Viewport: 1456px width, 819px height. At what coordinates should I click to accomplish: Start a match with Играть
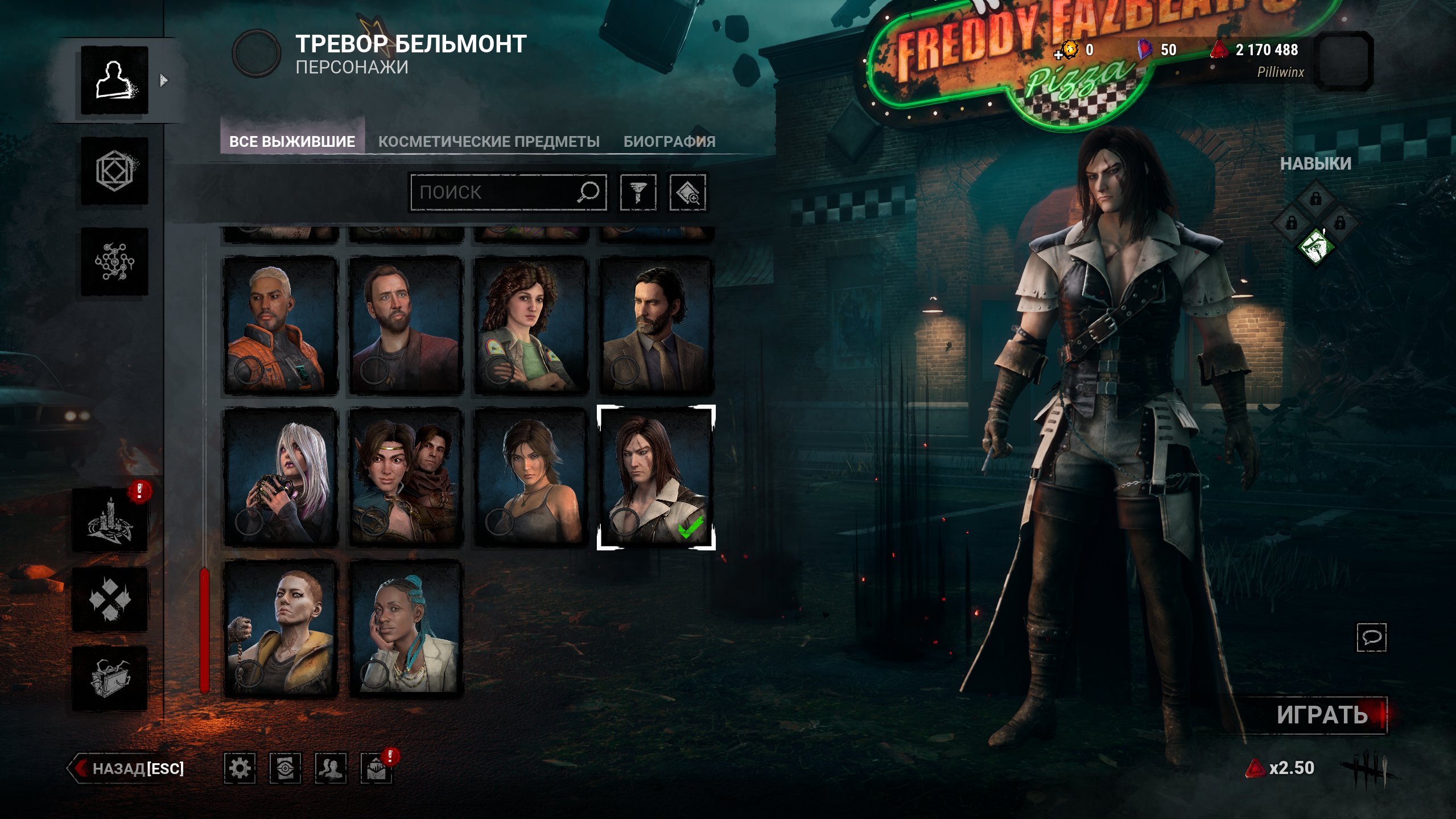1322,715
